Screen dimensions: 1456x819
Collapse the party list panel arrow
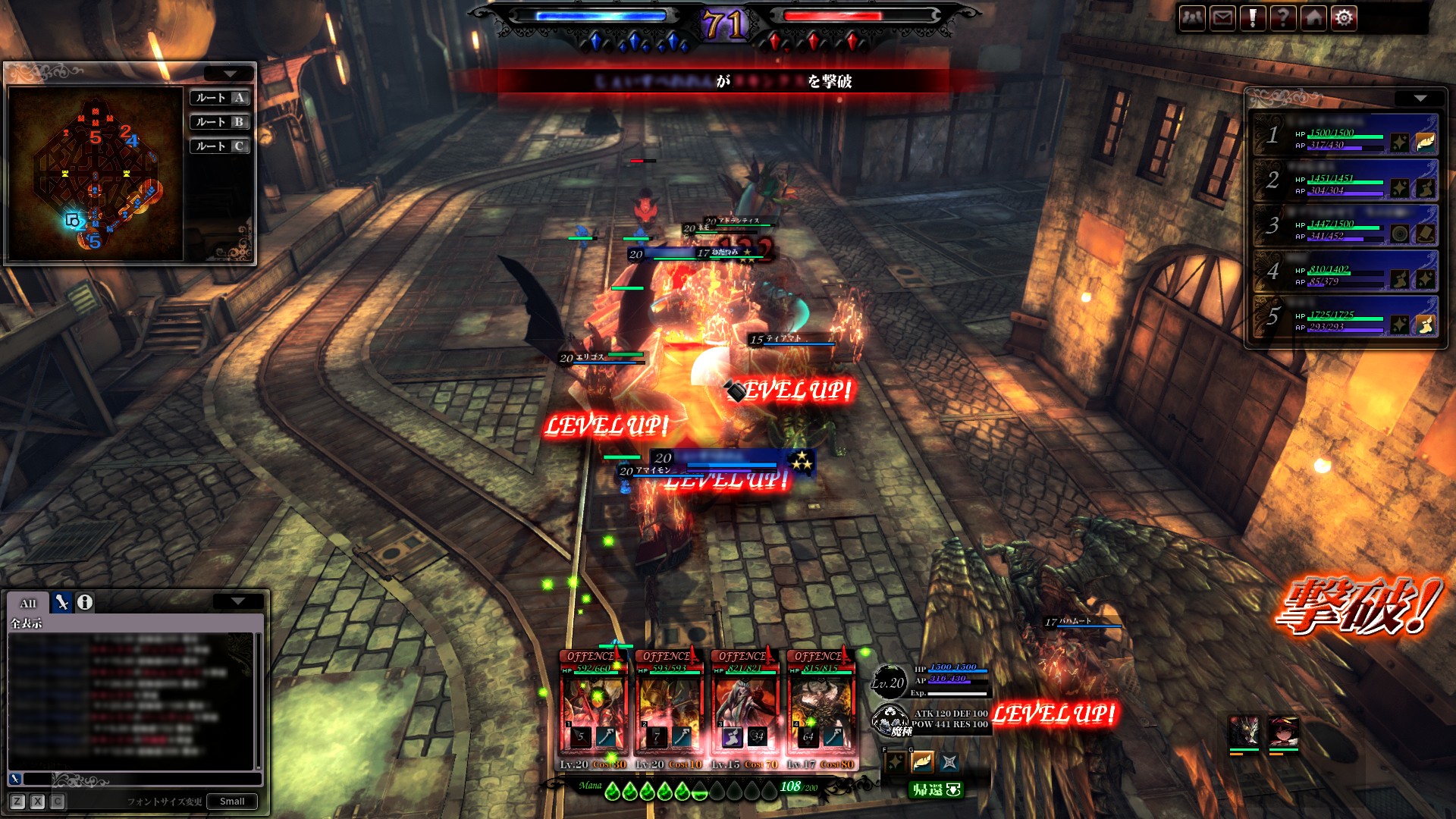(1420, 99)
